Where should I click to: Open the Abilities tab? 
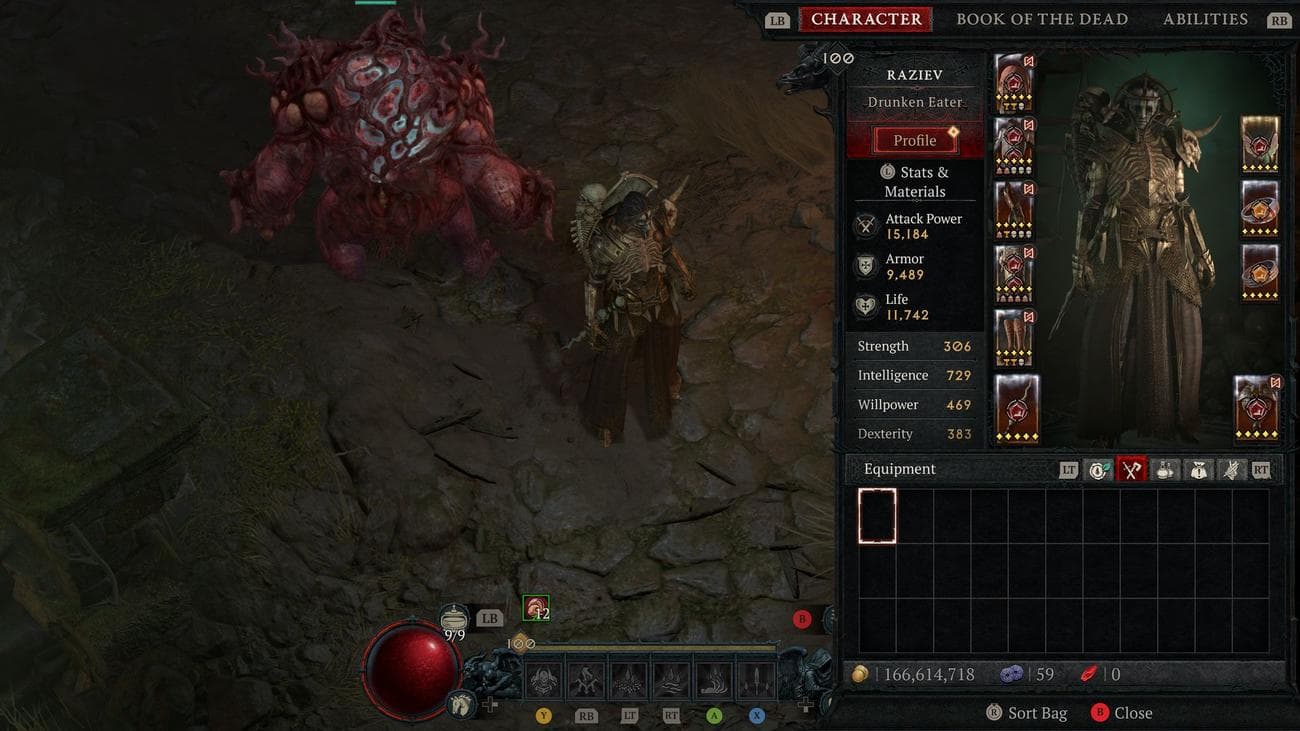point(1206,18)
